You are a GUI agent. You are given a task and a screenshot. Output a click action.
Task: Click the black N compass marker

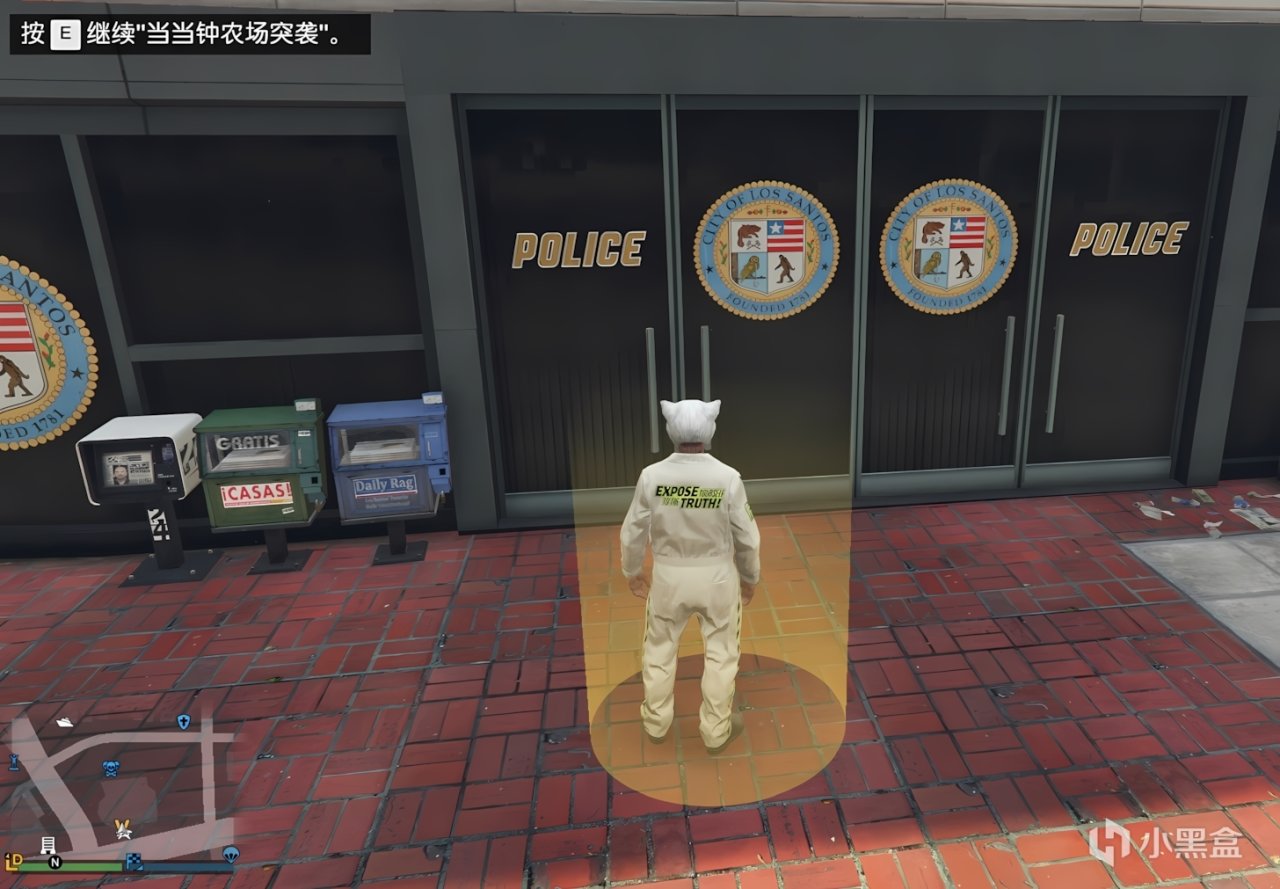point(54,861)
